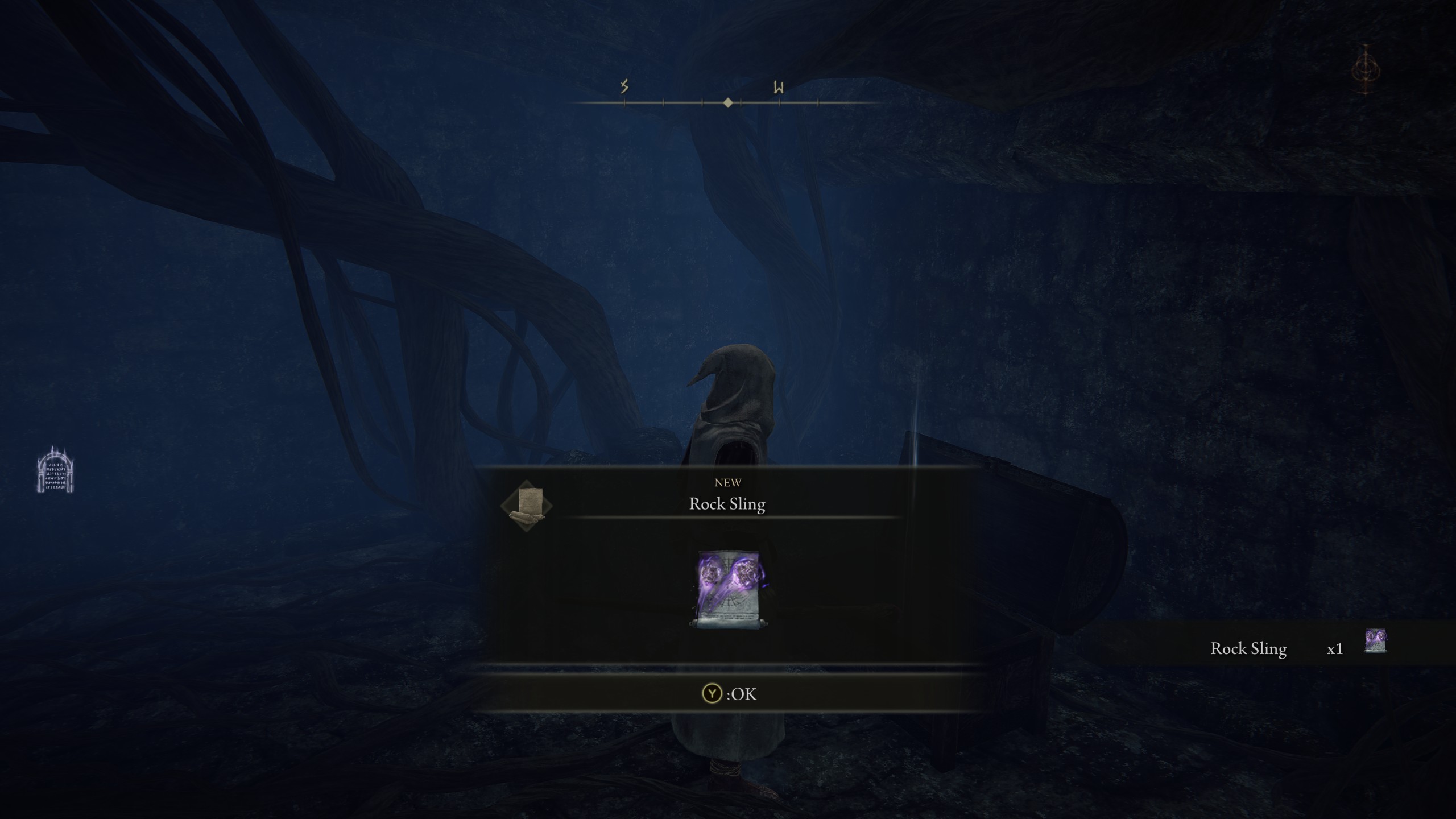
Task: Click the sorcery scroll category icon
Action: coord(526,505)
